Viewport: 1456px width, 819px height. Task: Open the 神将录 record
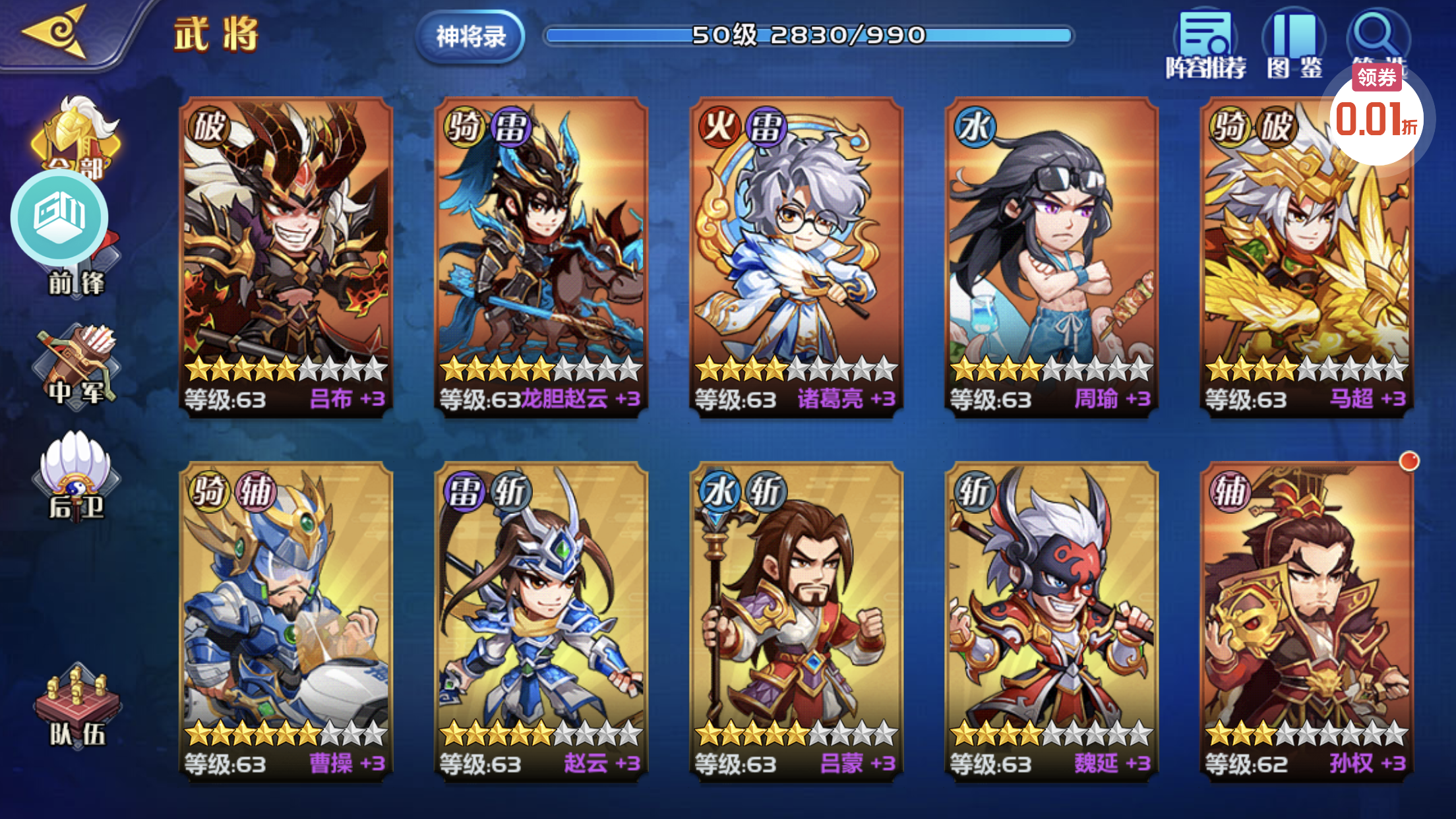pos(470,36)
